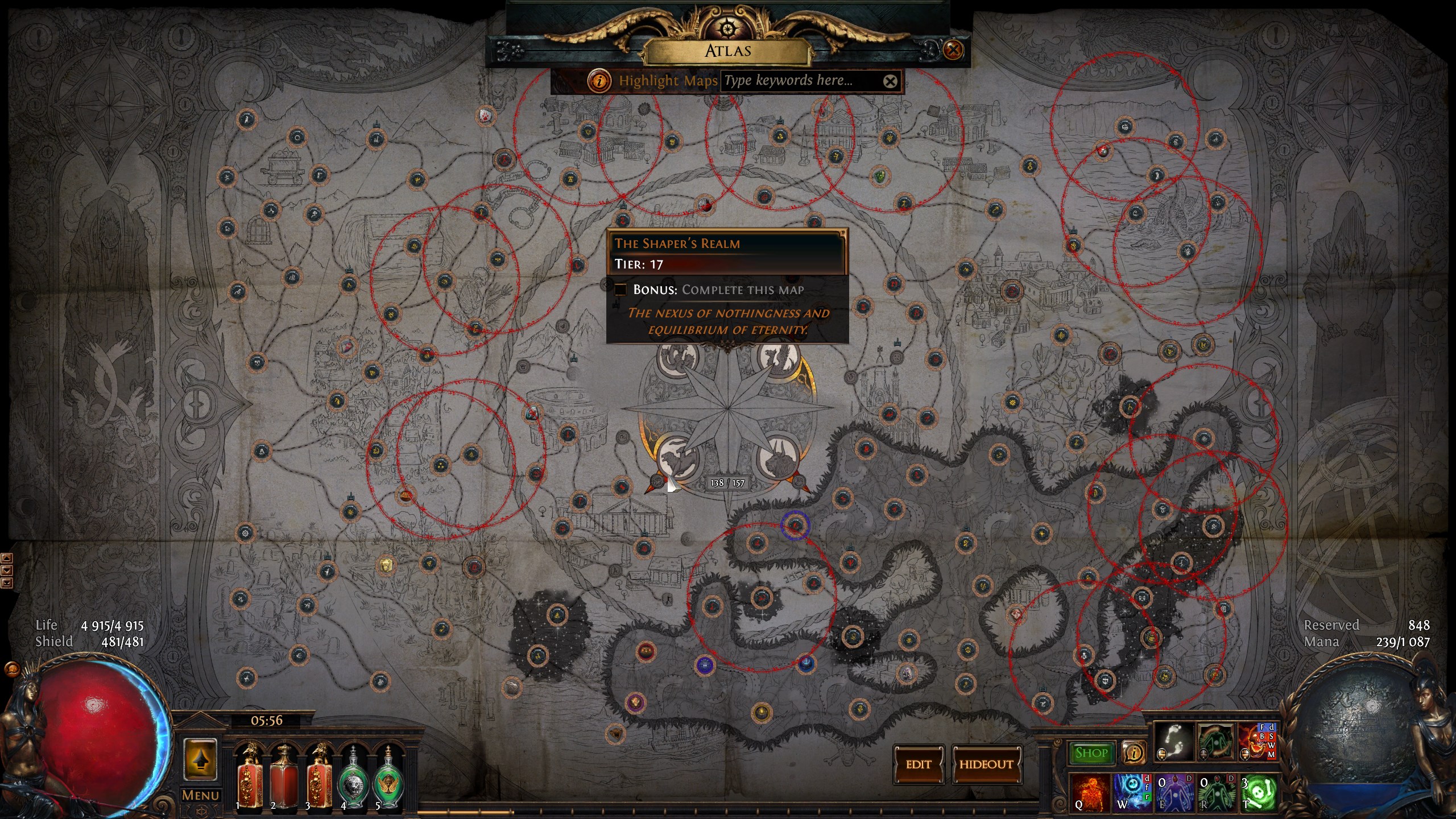Select the blue-circled map node on the Atlas

click(x=795, y=526)
